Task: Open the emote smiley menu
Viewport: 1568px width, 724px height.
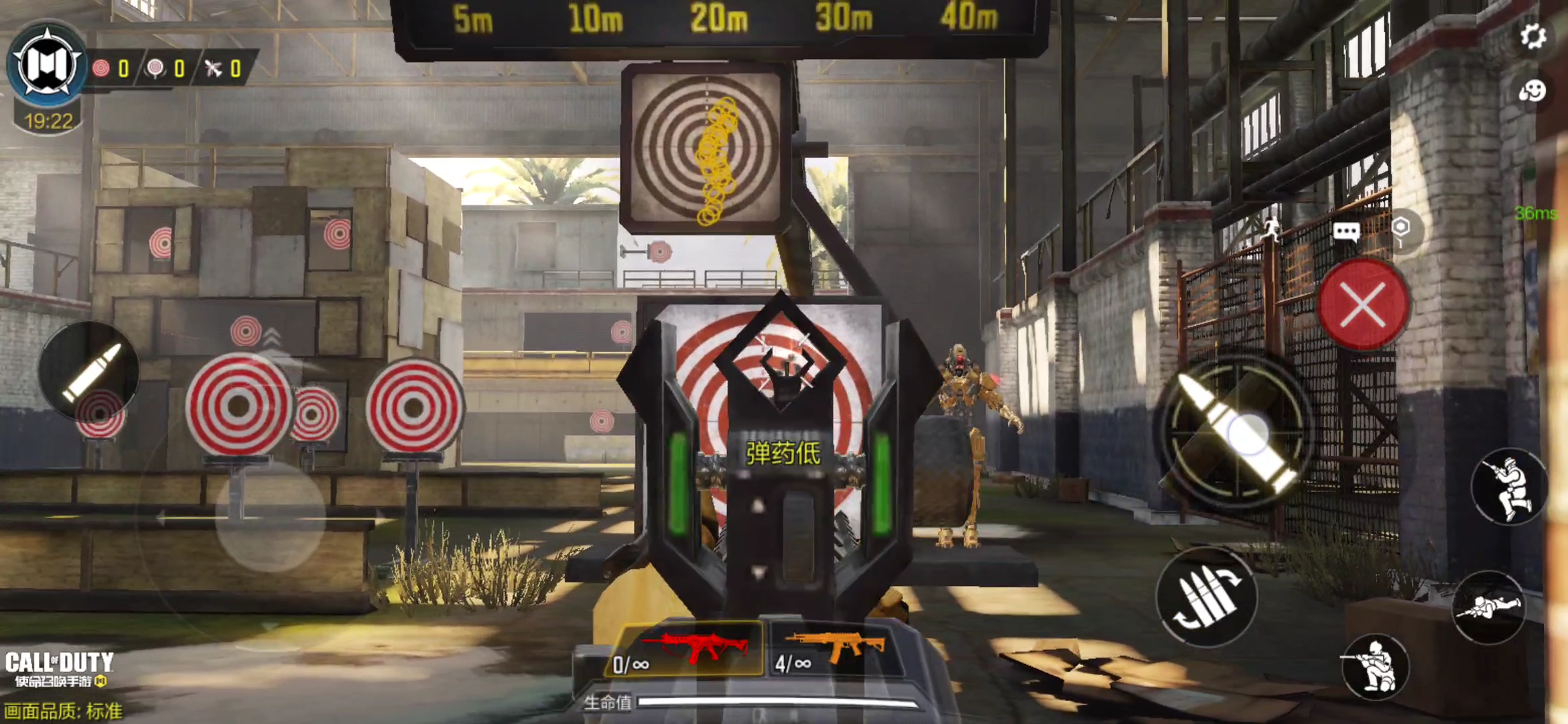Action: click(1532, 90)
